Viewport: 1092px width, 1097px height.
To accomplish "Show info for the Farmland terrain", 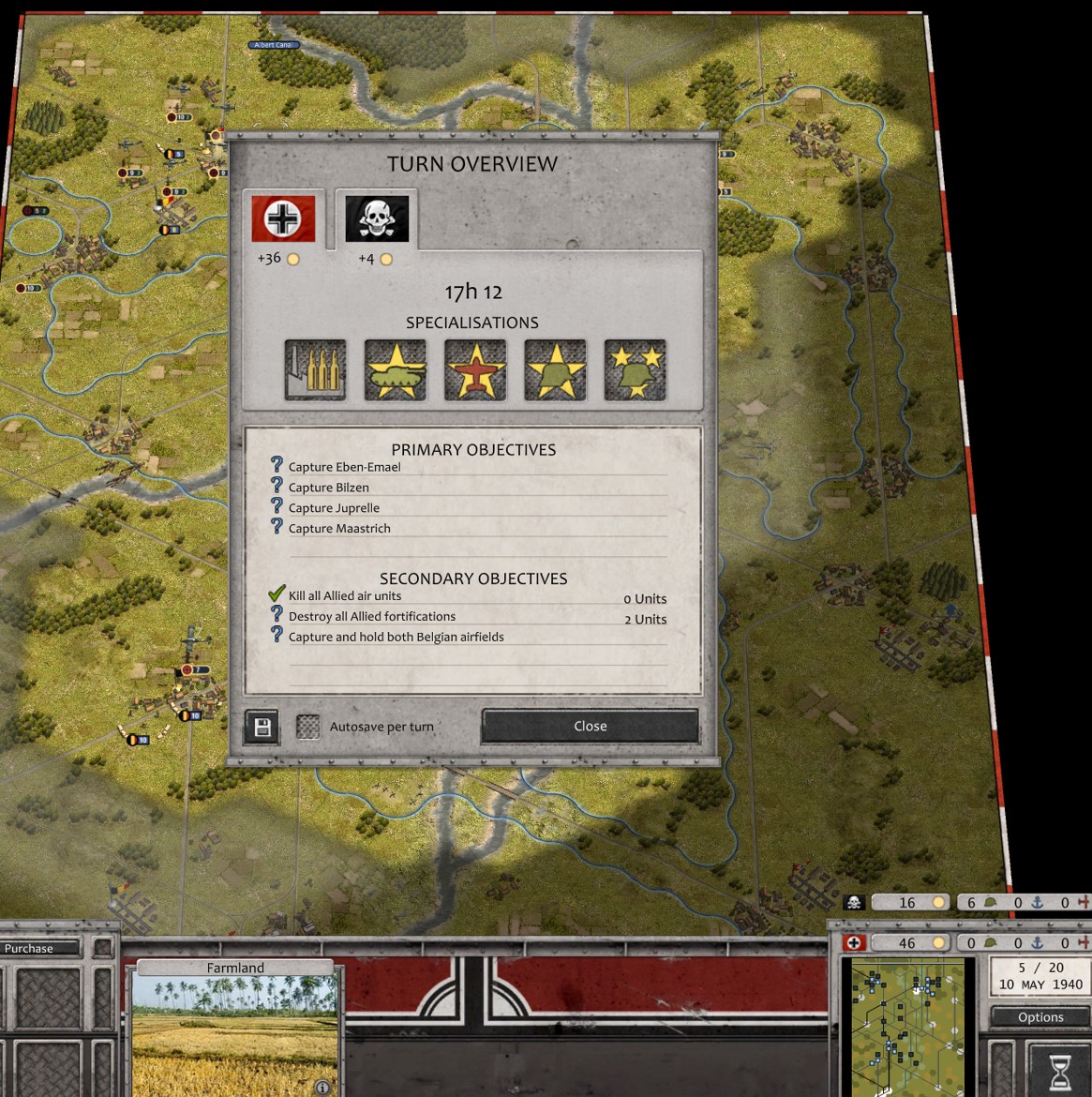I will [x=322, y=1087].
